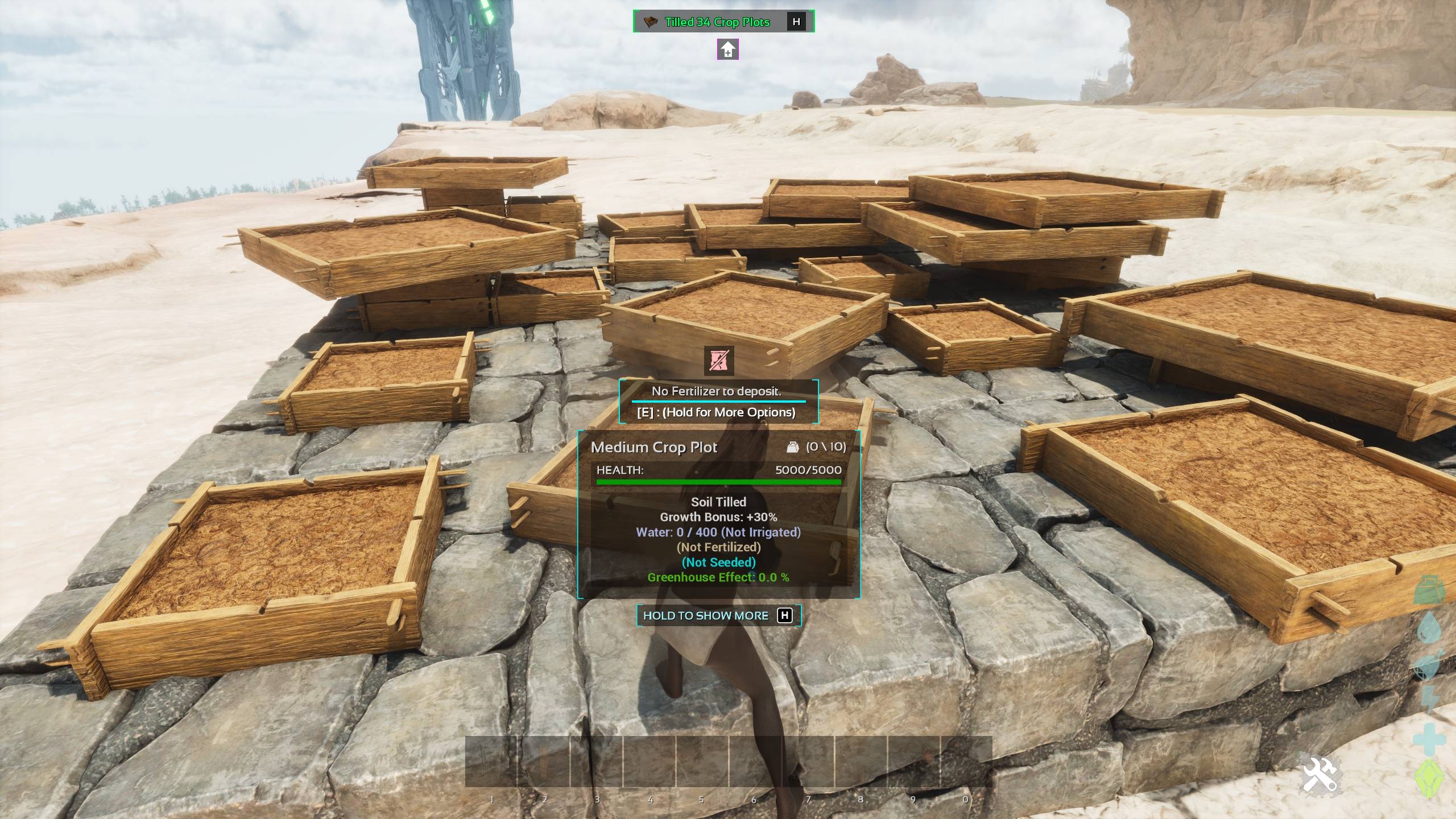Click the wrench and hammer icon
The height and width of the screenshot is (819, 1456).
1319,775
